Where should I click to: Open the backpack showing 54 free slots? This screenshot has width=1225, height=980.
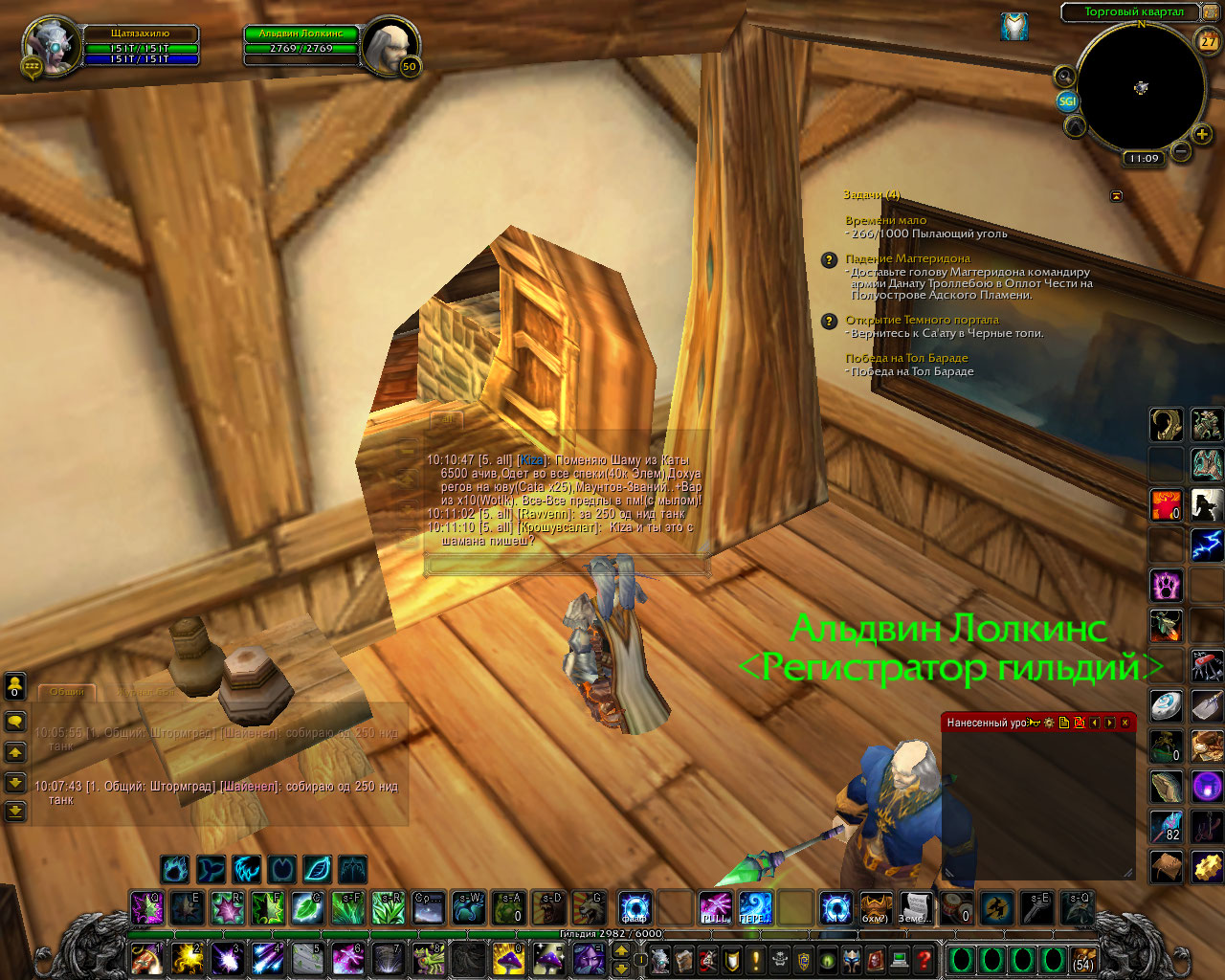(1083, 959)
